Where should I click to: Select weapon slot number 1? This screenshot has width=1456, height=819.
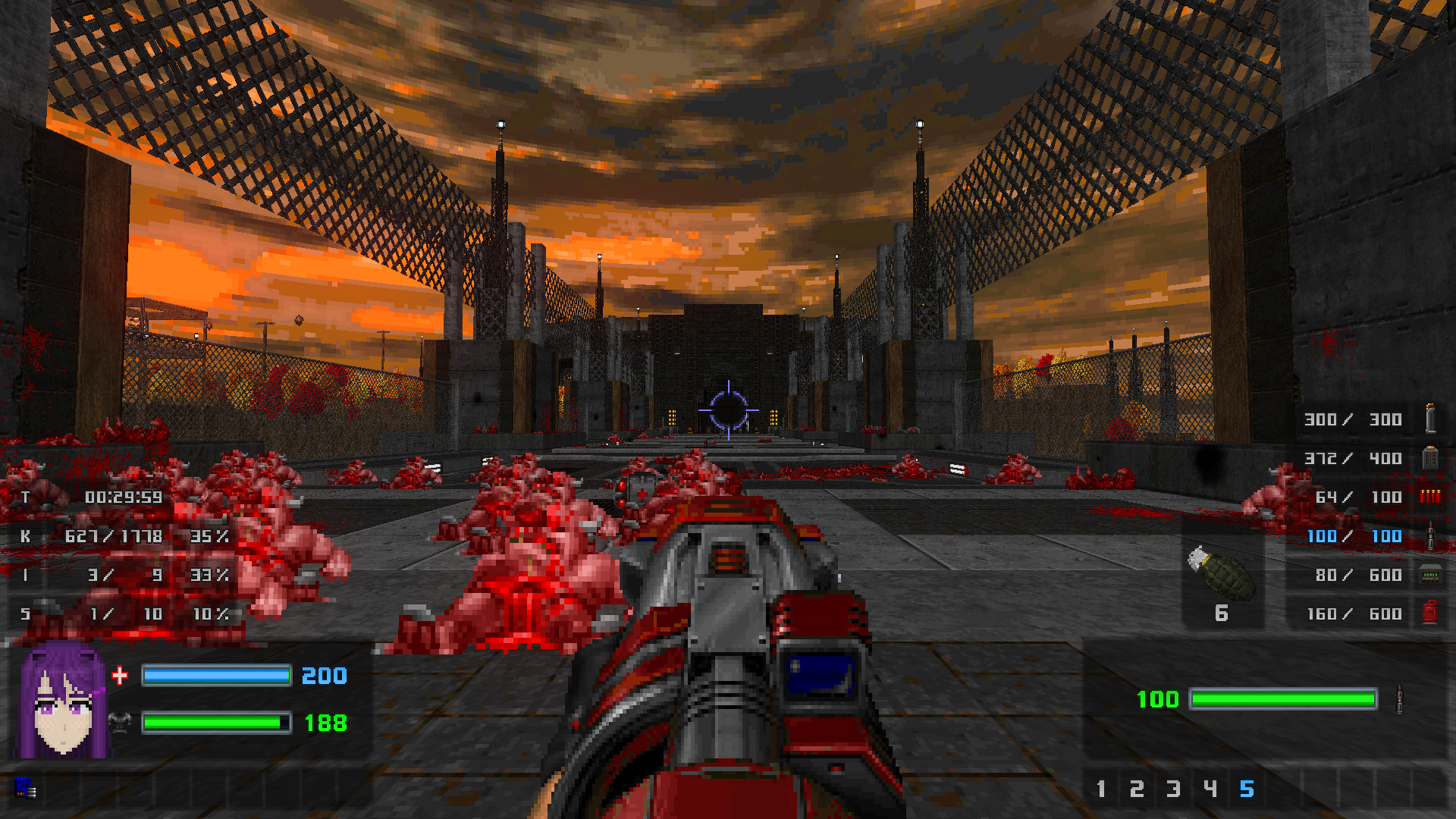[x=1101, y=789]
